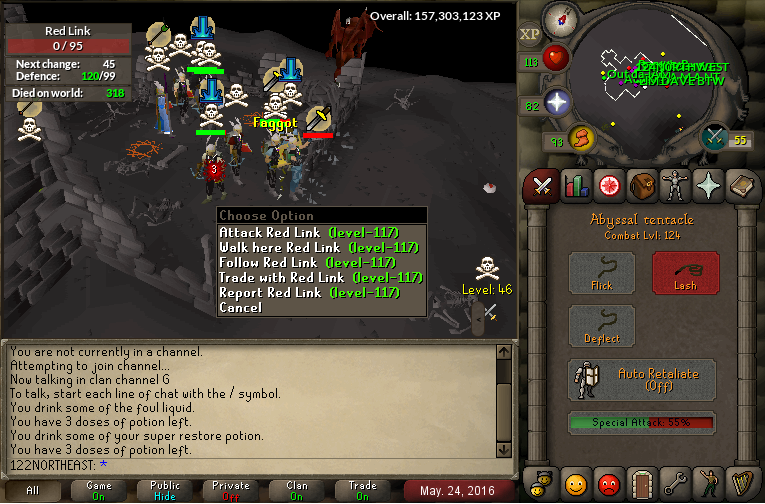Open the prayer star tab
Screen dimensions: 765x504
(707, 185)
